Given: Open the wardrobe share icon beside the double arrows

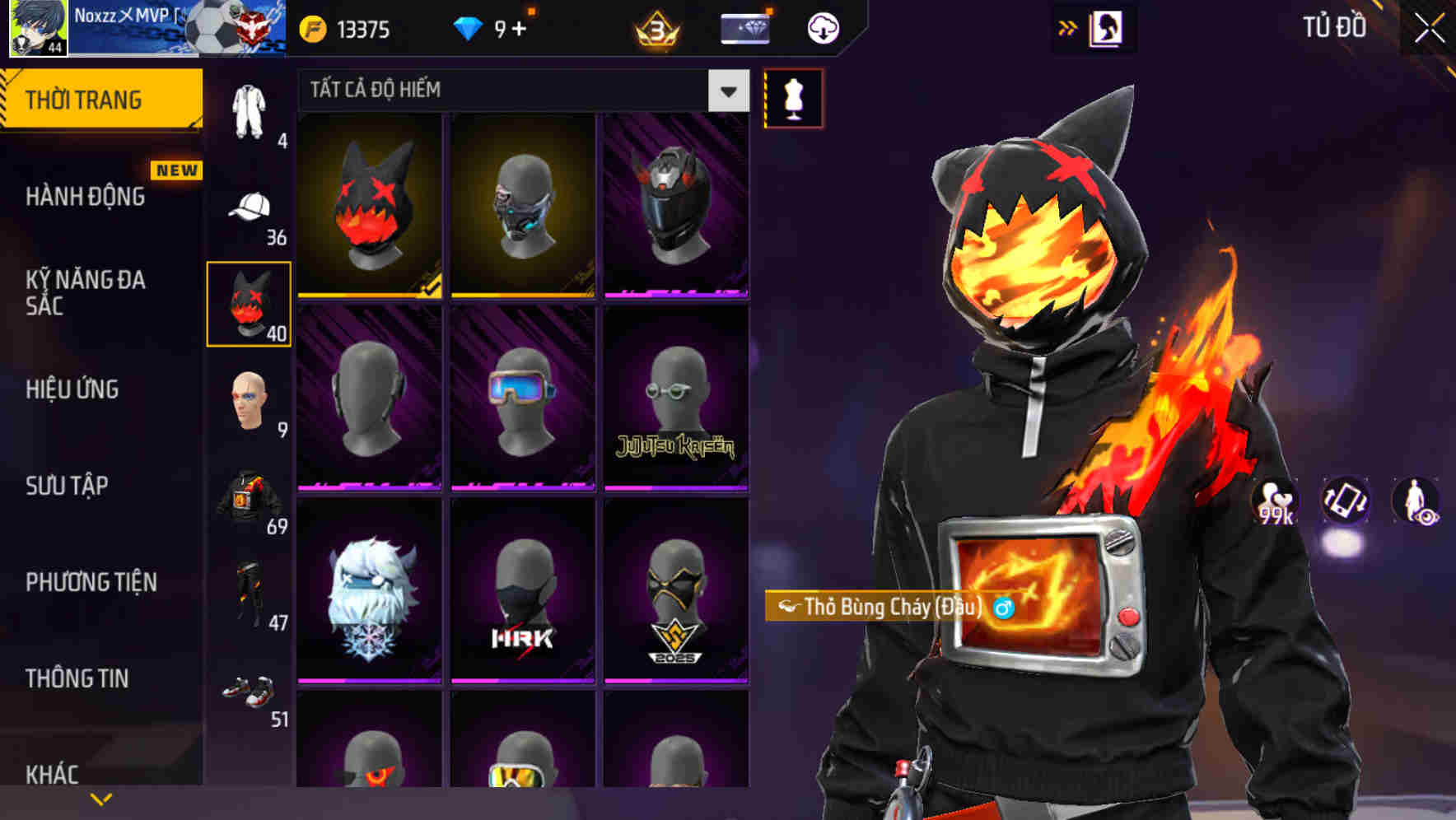Looking at the screenshot, I should pyautogui.click(x=1108, y=26).
